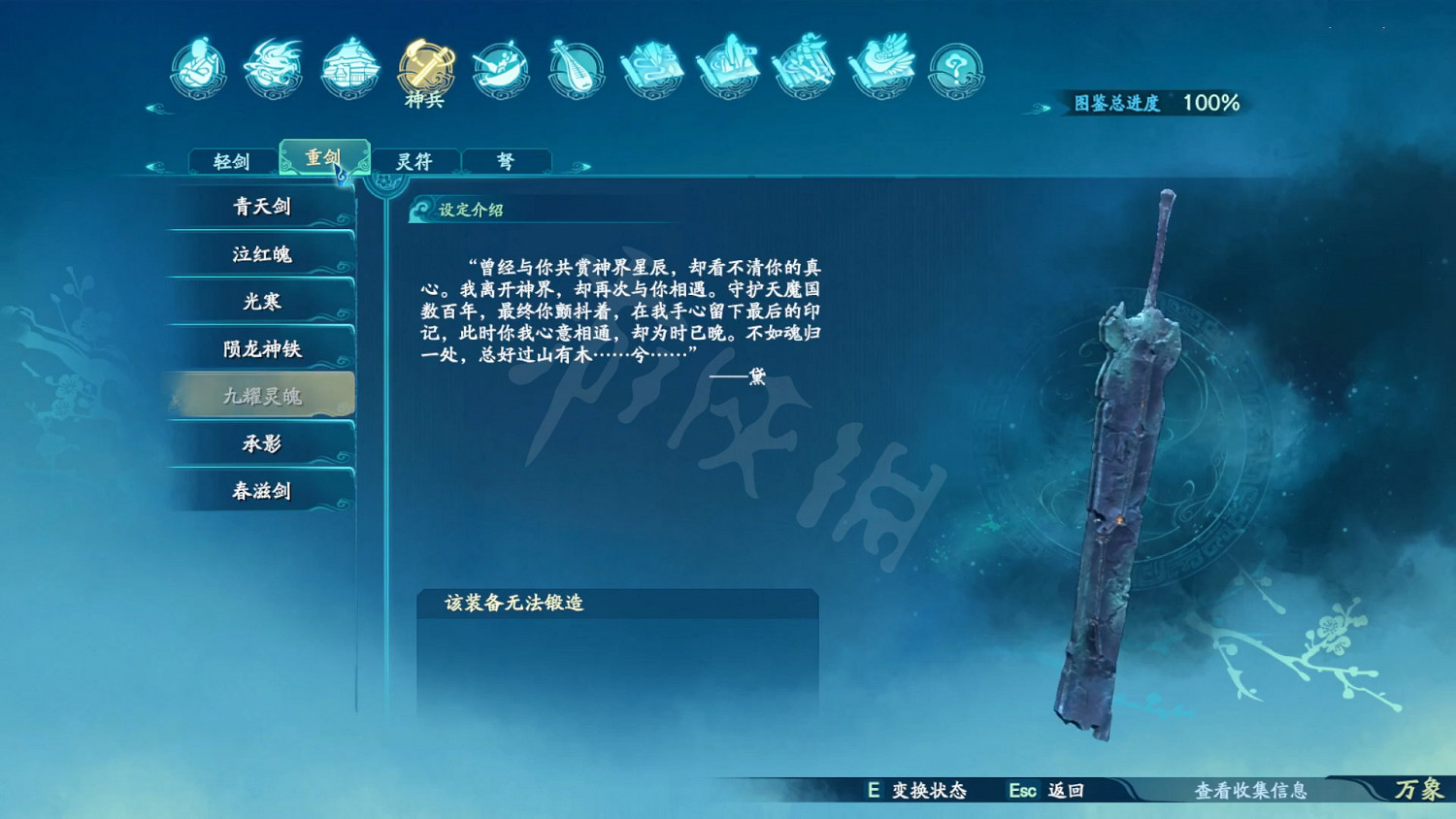The image size is (1456, 819).
Task: Switch to the 灵符 tab
Action: [x=414, y=160]
